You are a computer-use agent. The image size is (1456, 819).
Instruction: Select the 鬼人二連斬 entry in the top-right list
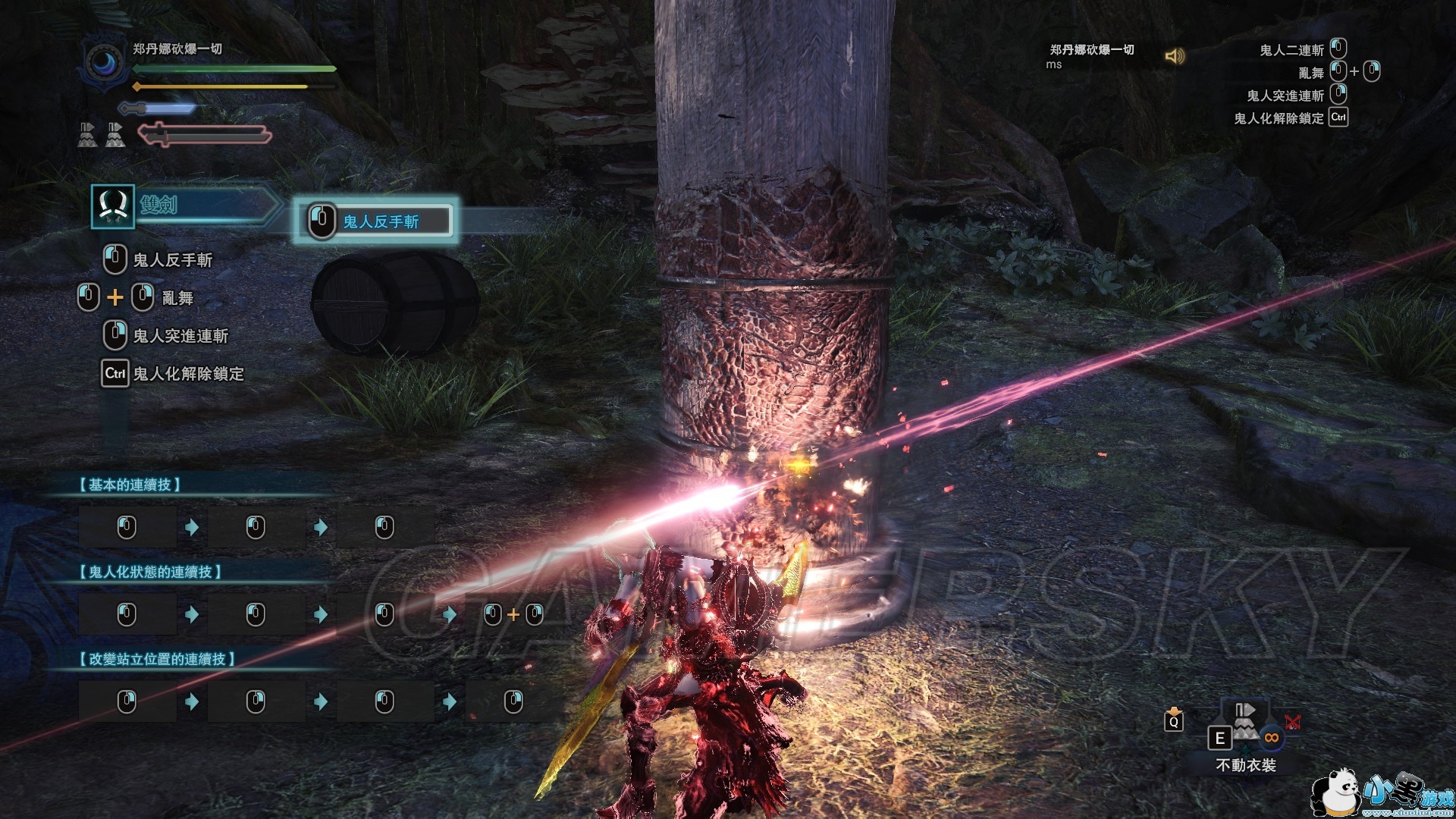click(x=1291, y=50)
